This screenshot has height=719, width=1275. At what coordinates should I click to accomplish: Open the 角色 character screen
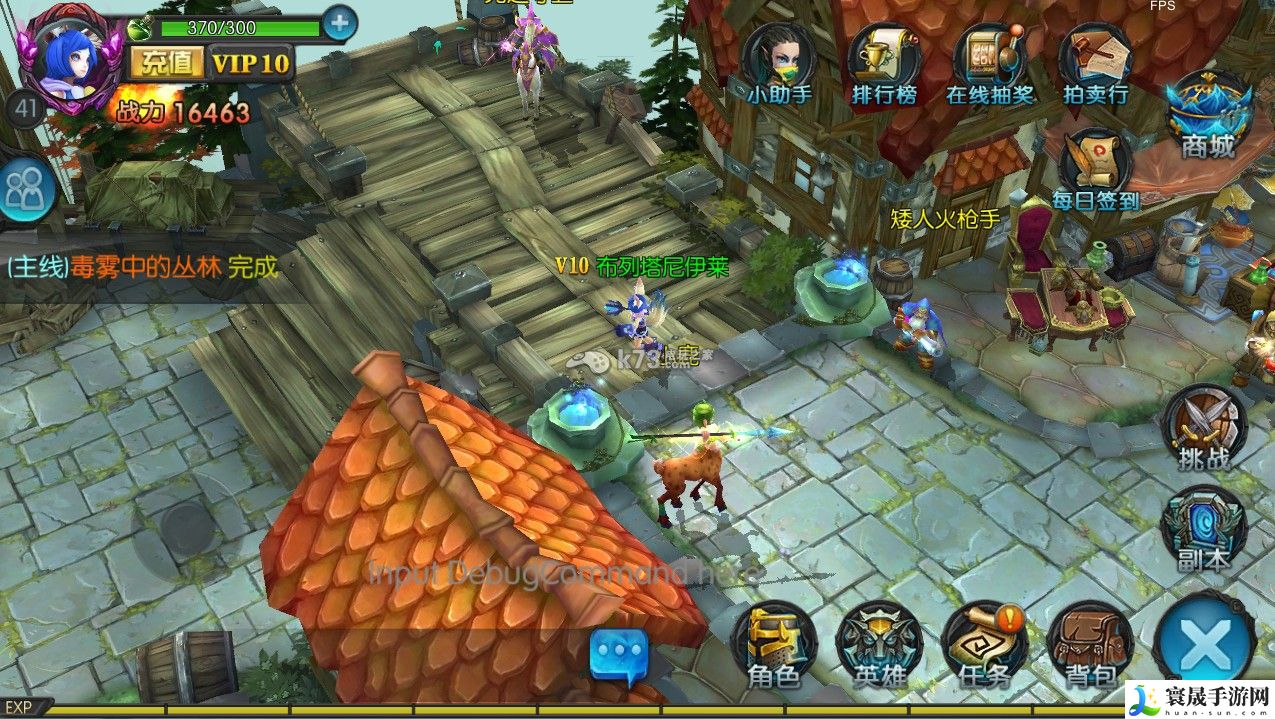(774, 644)
